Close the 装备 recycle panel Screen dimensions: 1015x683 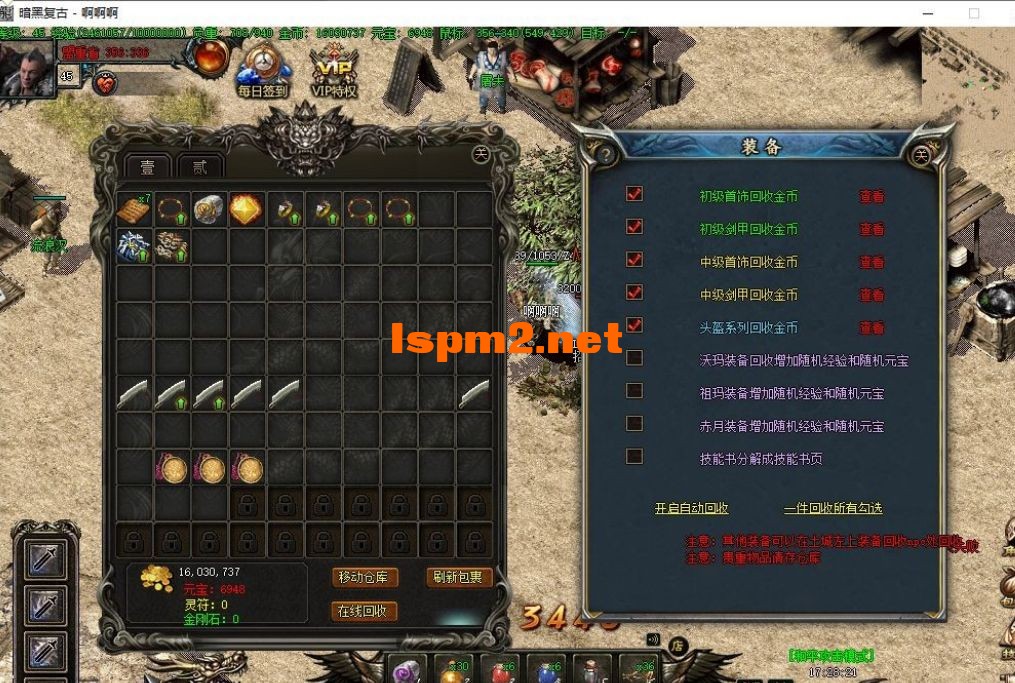tap(922, 154)
